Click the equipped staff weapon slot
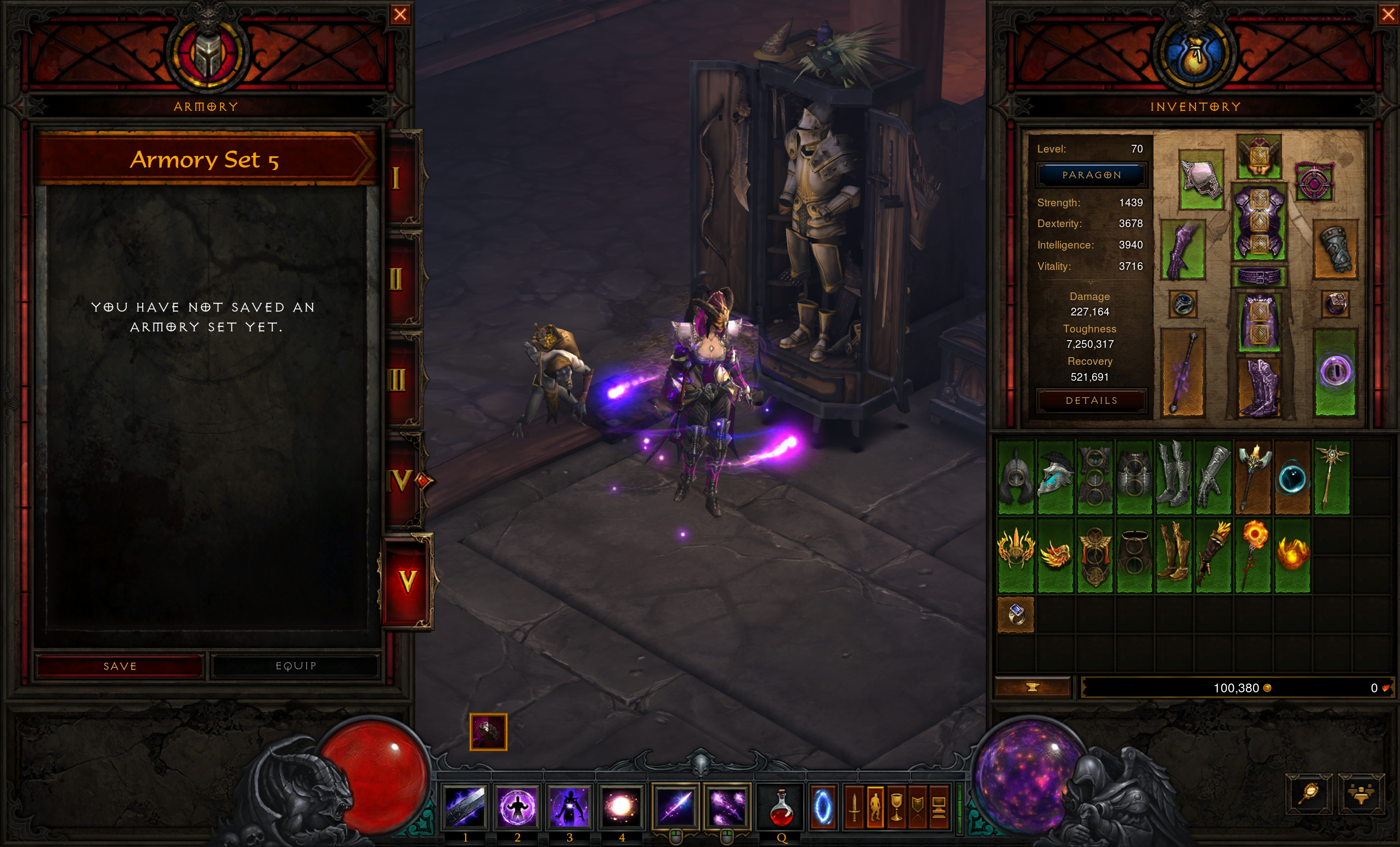The height and width of the screenshot is (847, 1400). point(1182,372)
